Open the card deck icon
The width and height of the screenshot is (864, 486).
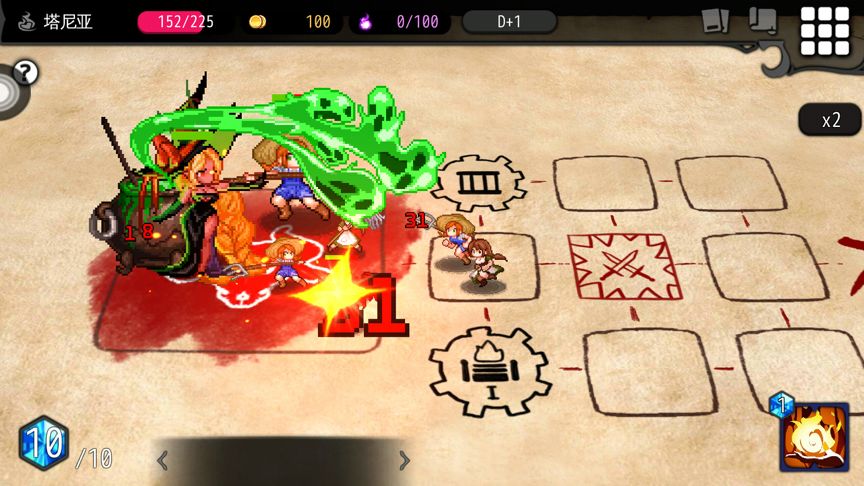coord(714,21)
